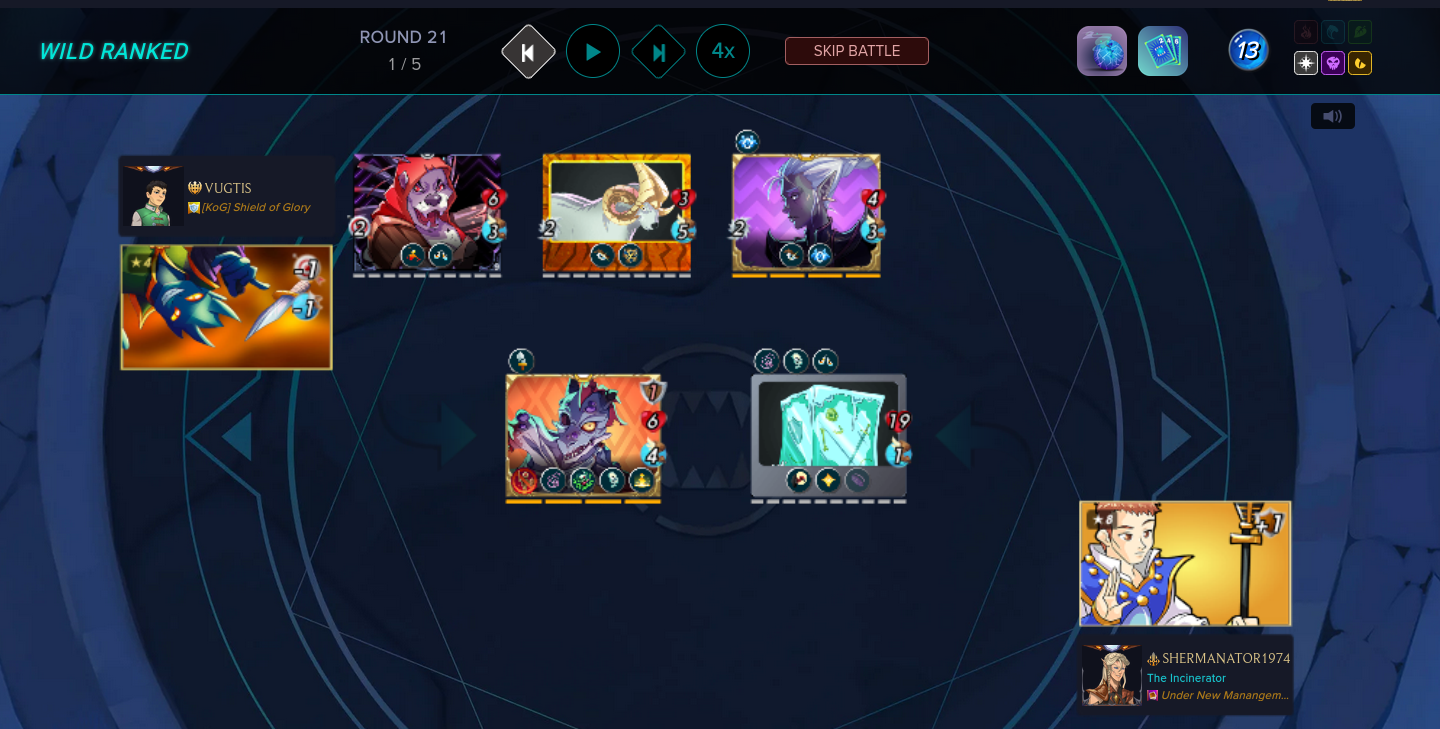
Task: Inspect the red-hooded monster card
Action: [427, 213]
